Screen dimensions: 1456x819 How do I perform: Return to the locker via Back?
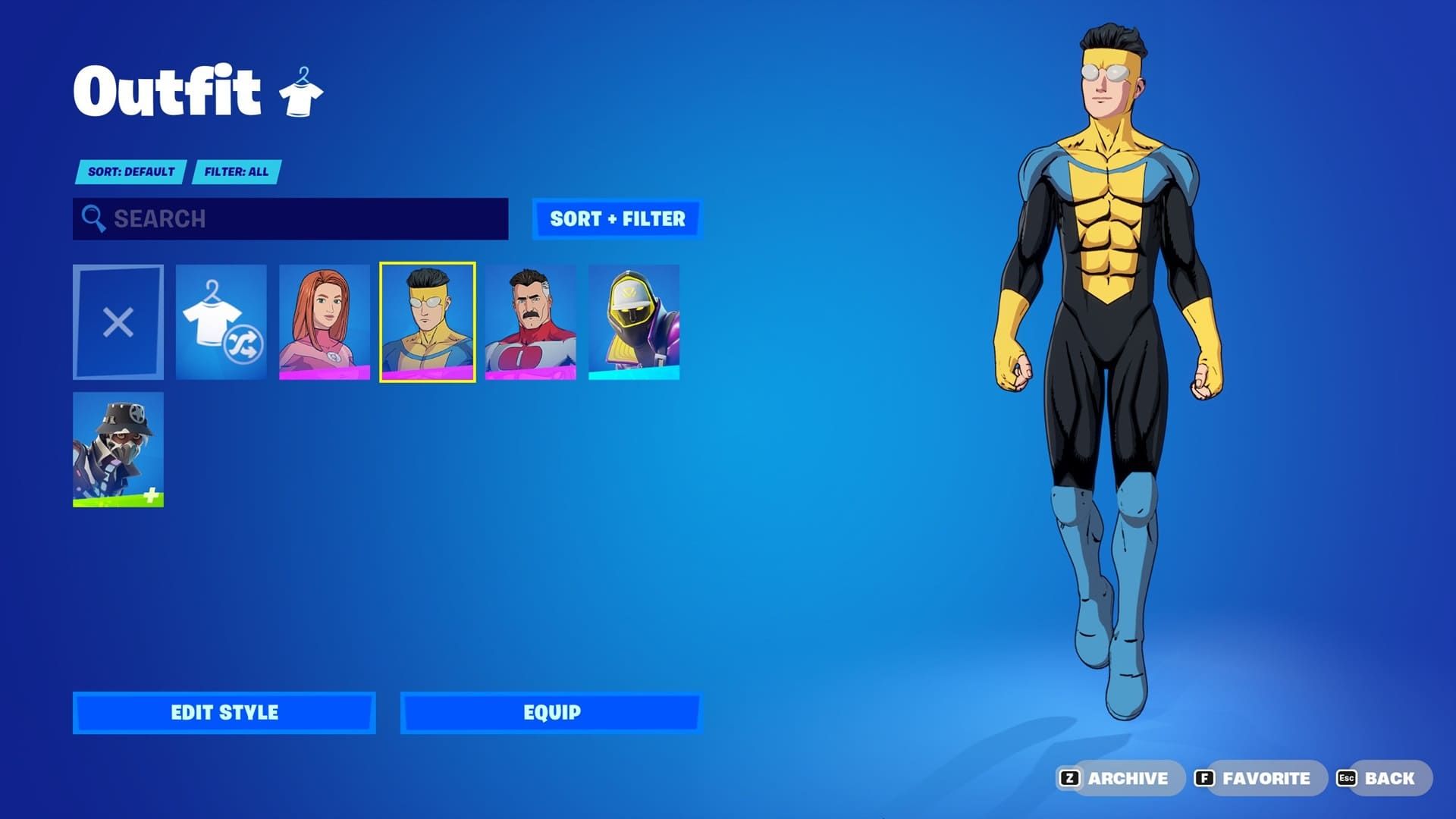pyautogui.click(x=1388, y=777)
